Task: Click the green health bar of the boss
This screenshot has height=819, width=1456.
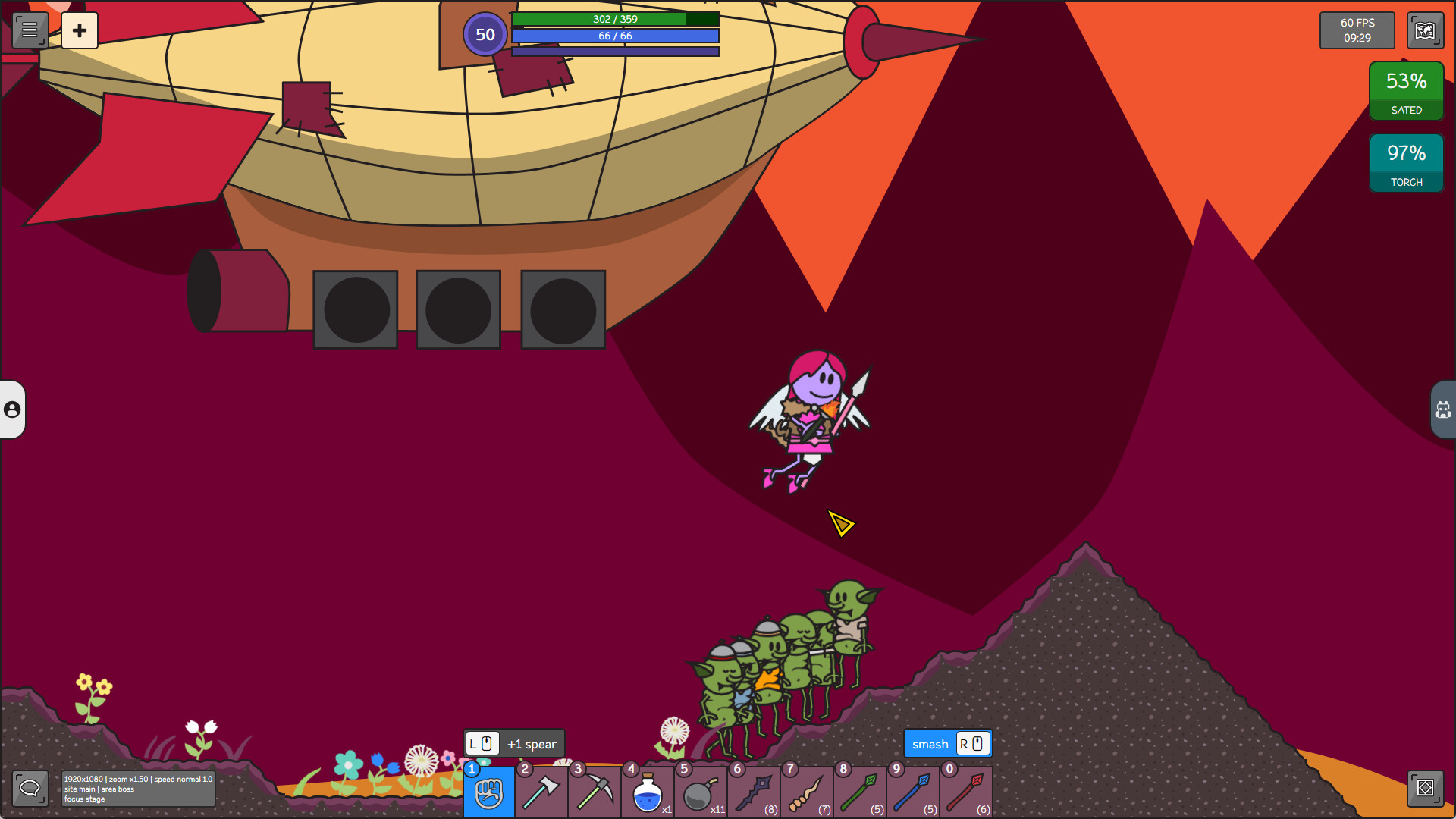Action: click(616, 19)
